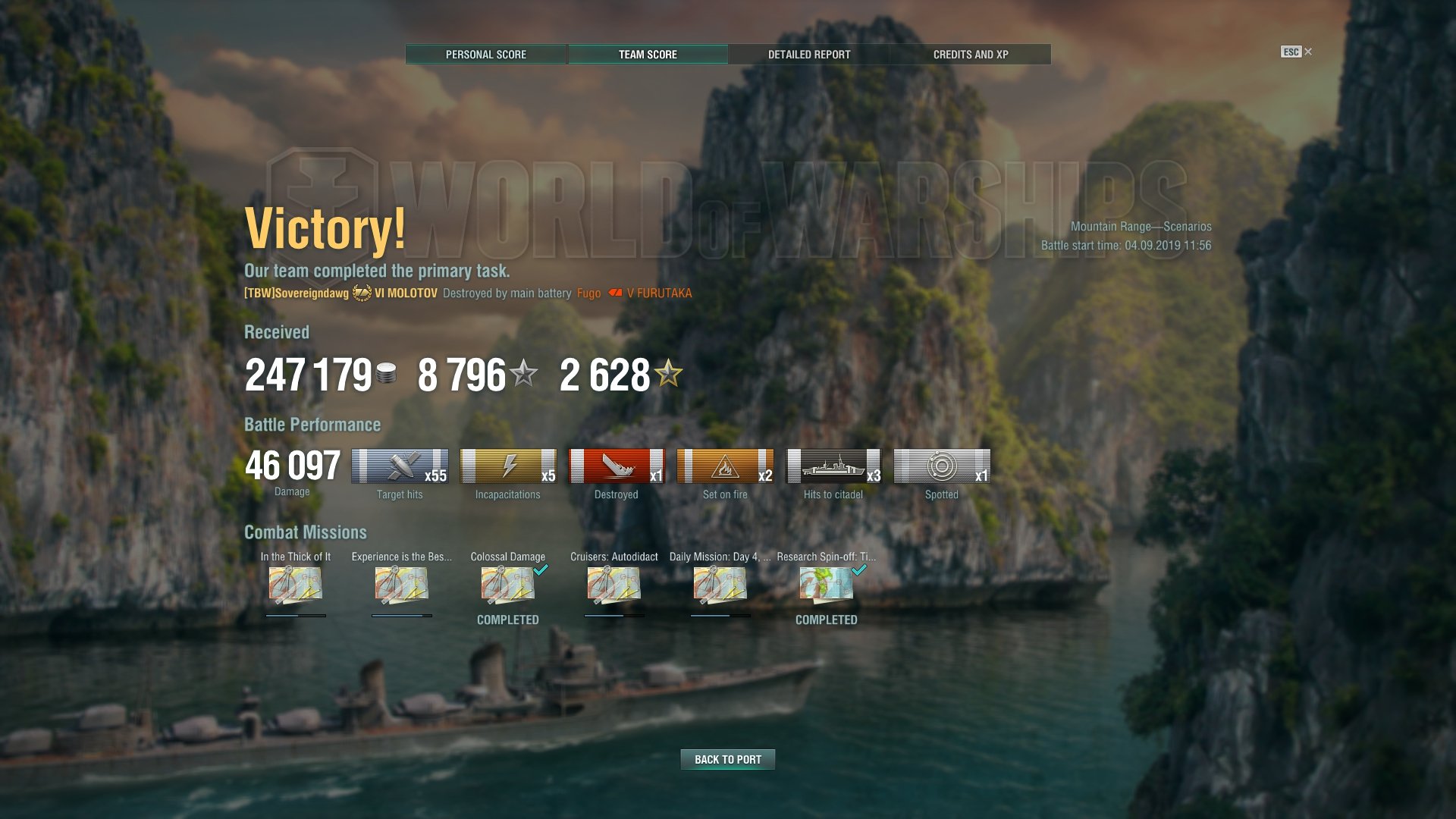View the Credits and XP tab
This screenshot has width=1456, height=819.
[x=971, y=55]
